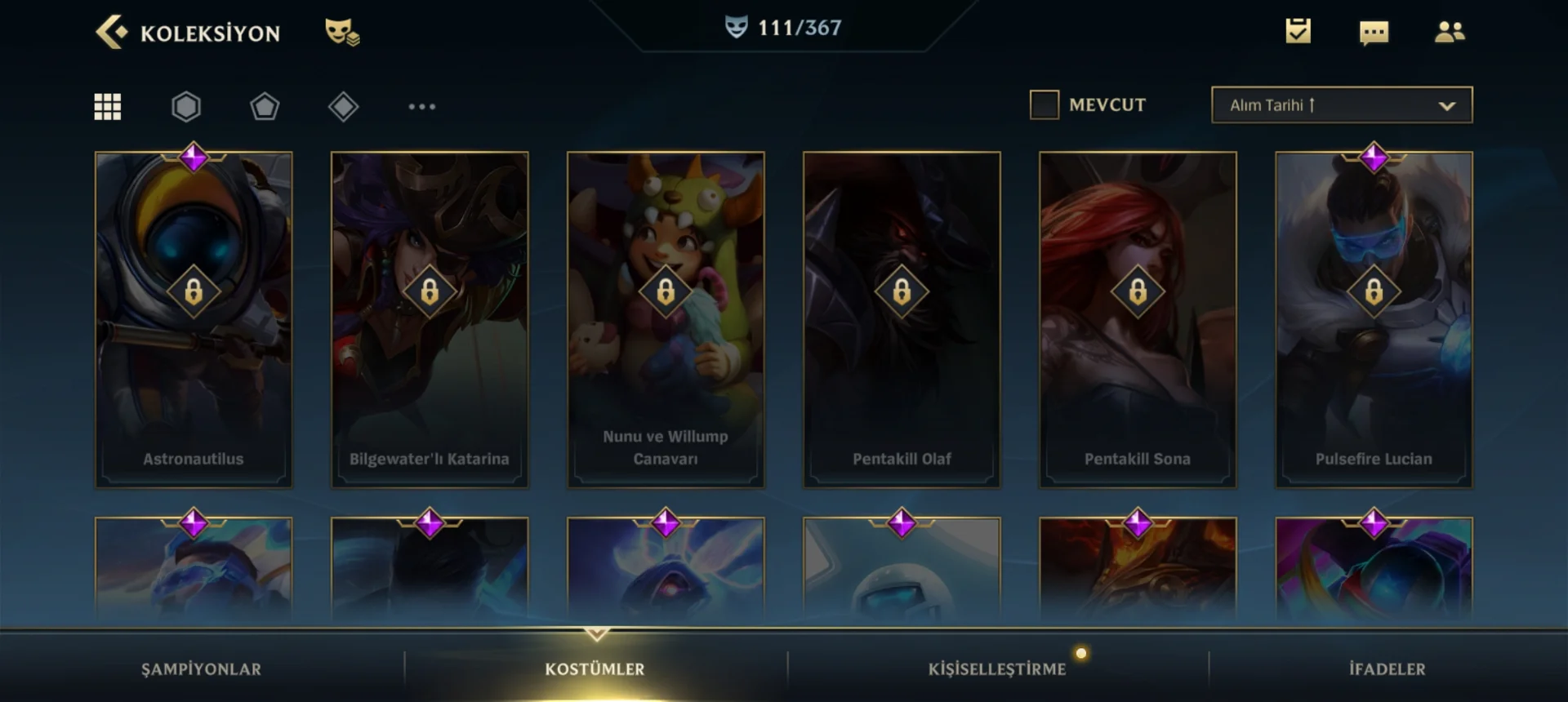Select the Nunu ve Willump Canavarı card

[666, 319]
